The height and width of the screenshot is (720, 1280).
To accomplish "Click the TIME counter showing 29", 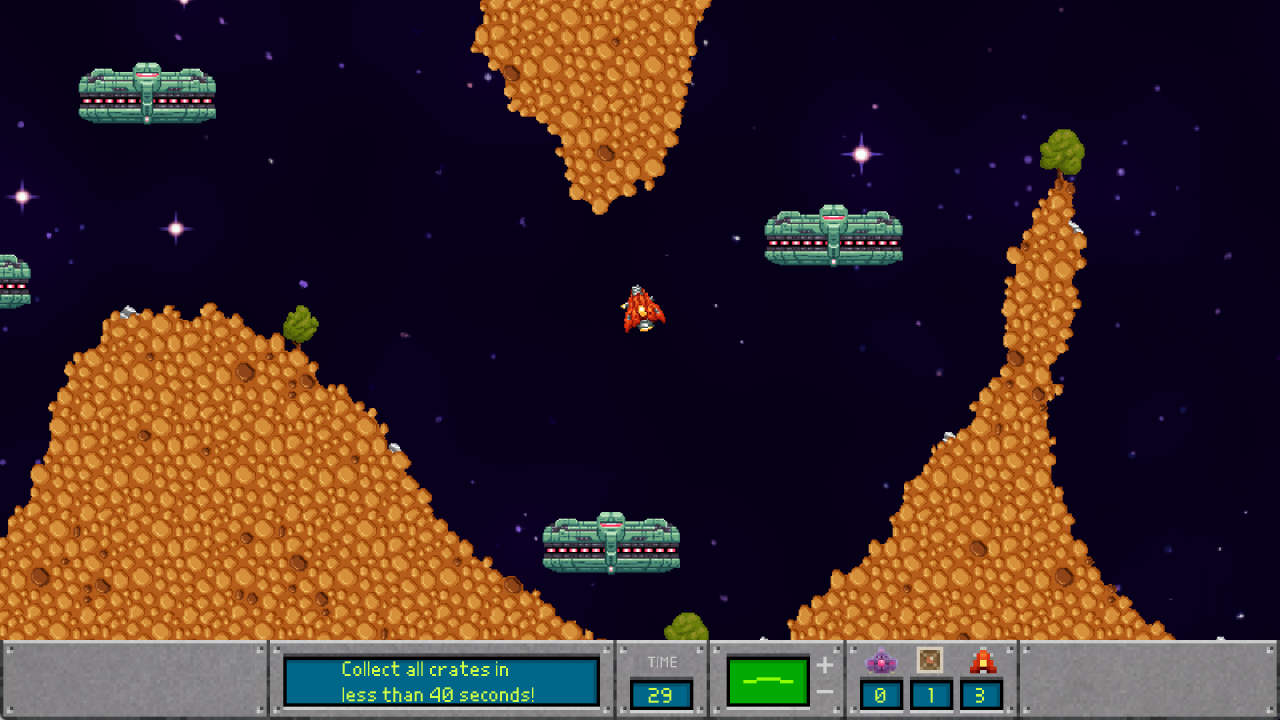I will (662, 694).
